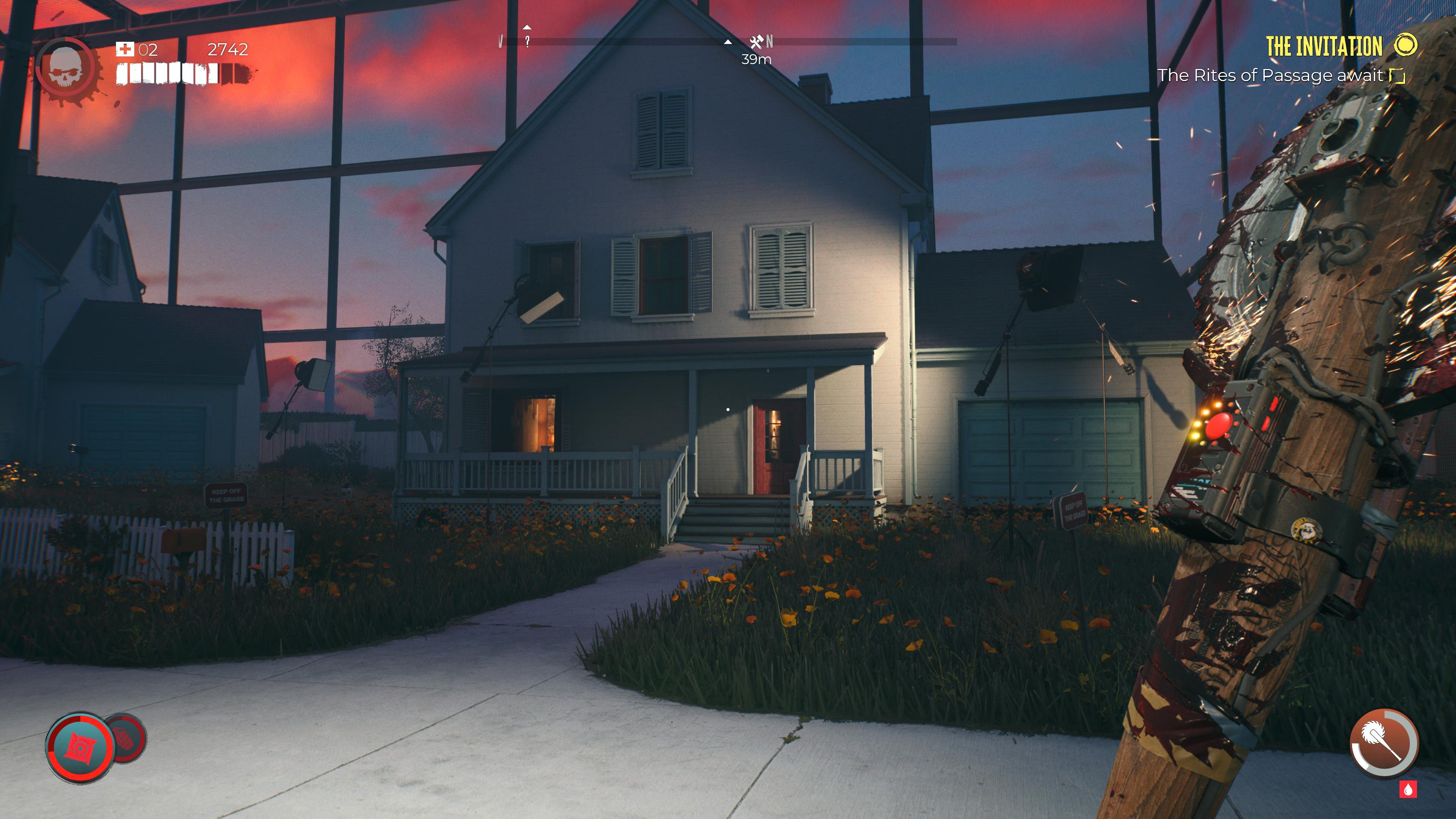Select the equipped saw-club weapon icon
Screen dimensions: 1456x819
pyautogui.click(x=1383, y=743)
